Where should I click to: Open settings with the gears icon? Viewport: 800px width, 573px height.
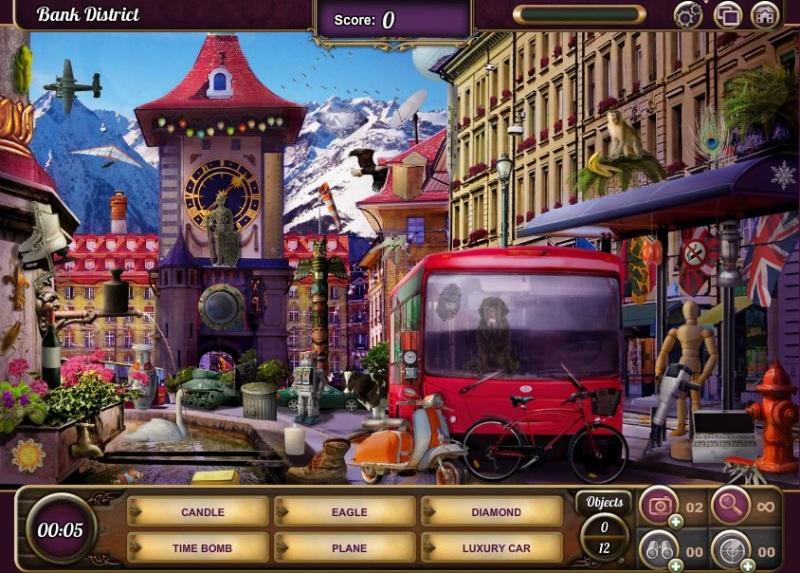coord(688,14)
